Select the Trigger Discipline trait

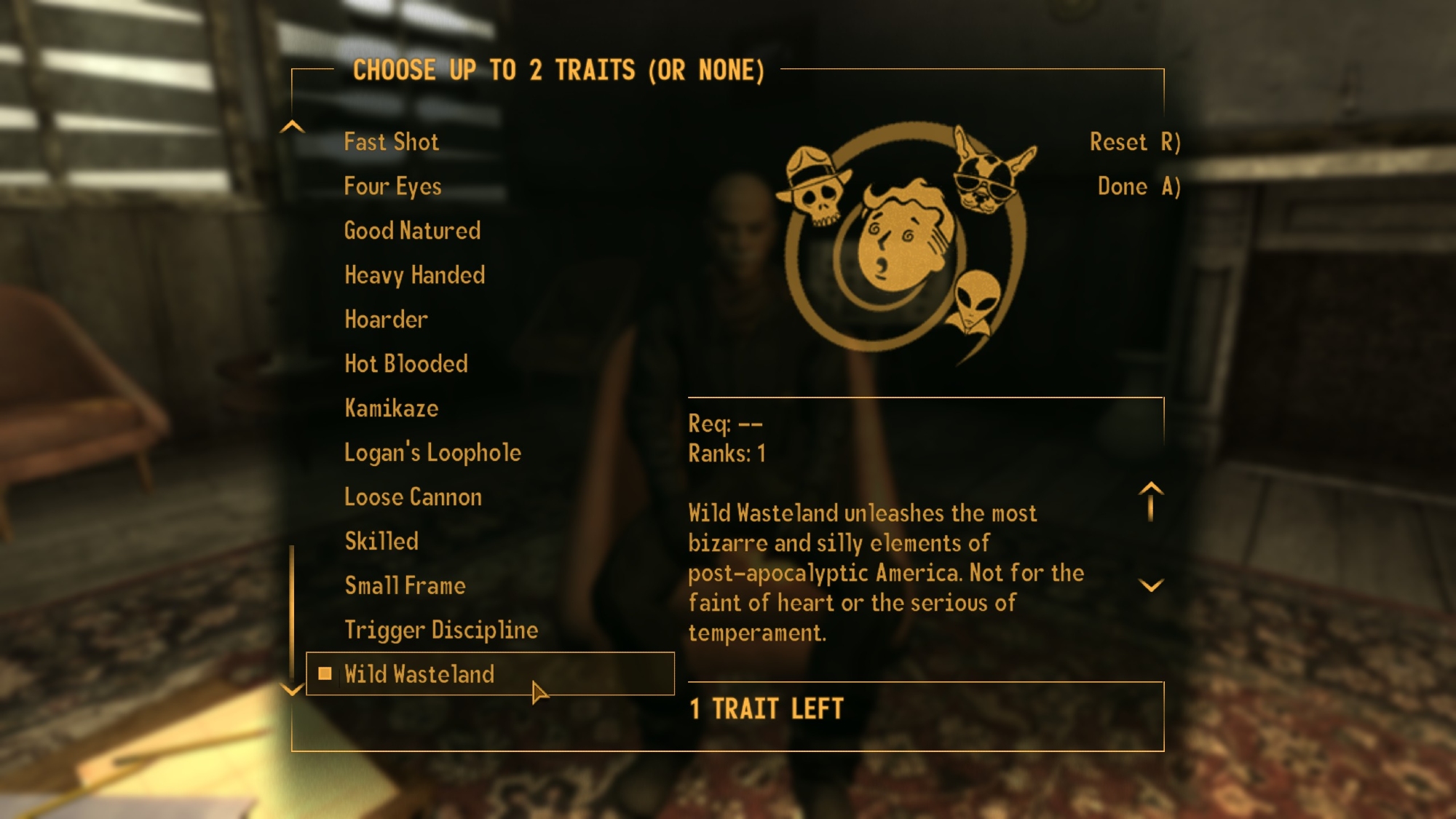point(440,630)
